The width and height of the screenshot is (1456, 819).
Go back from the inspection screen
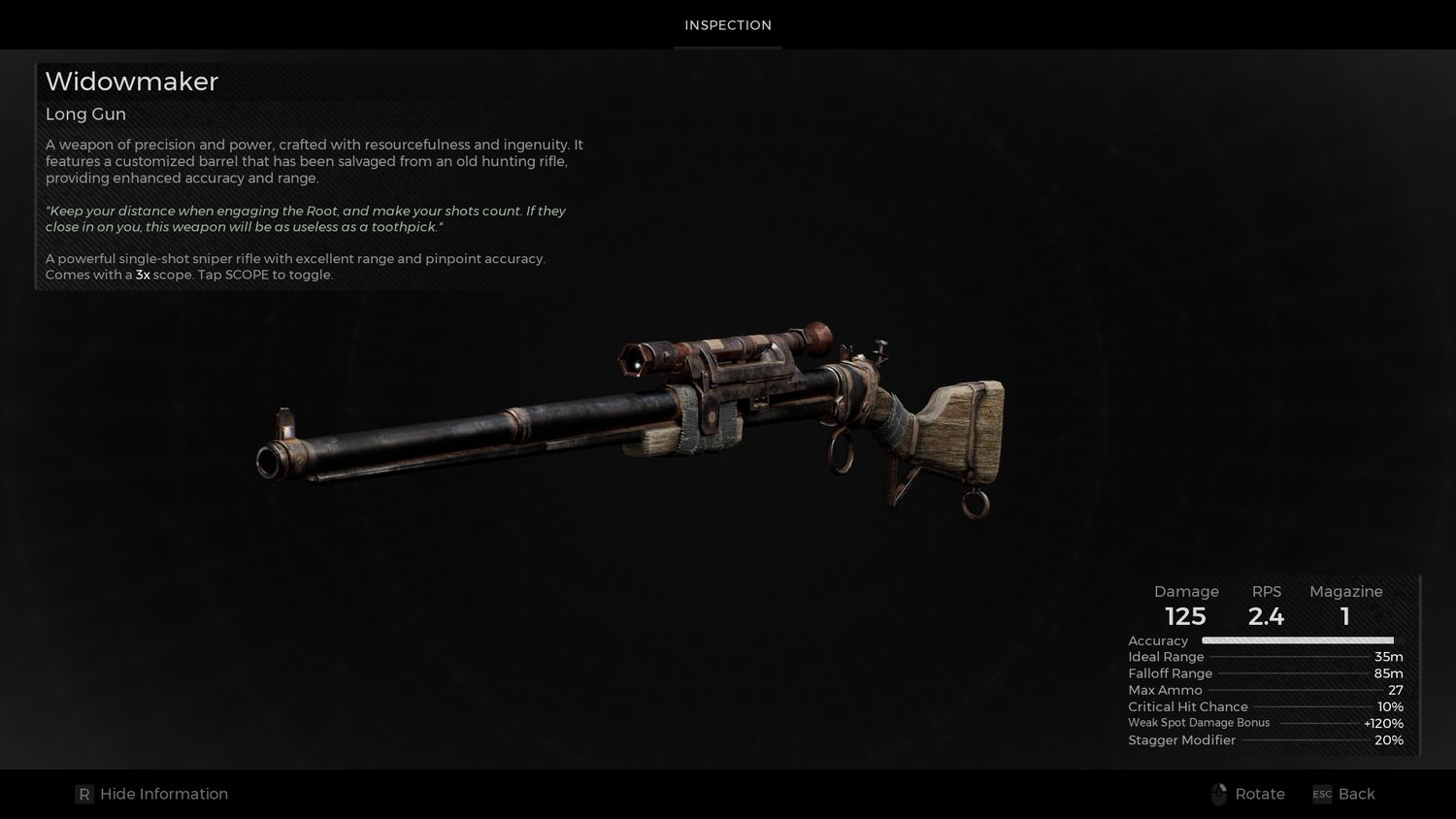pos(1344,794)
